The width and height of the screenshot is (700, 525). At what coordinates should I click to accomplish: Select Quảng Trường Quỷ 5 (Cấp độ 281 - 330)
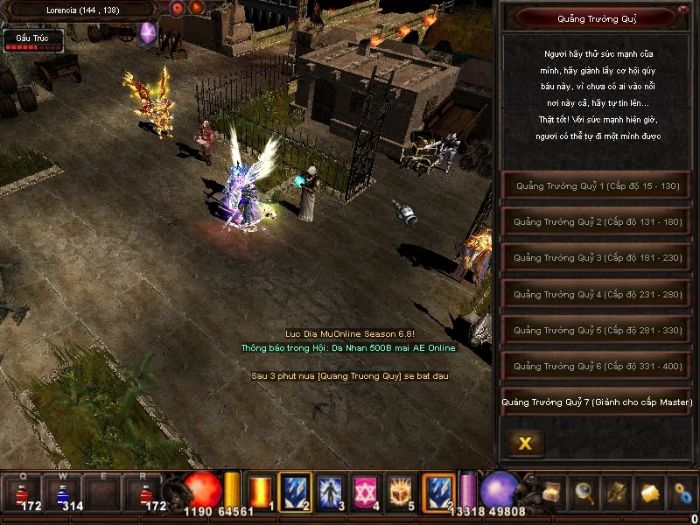pos(597,330)
